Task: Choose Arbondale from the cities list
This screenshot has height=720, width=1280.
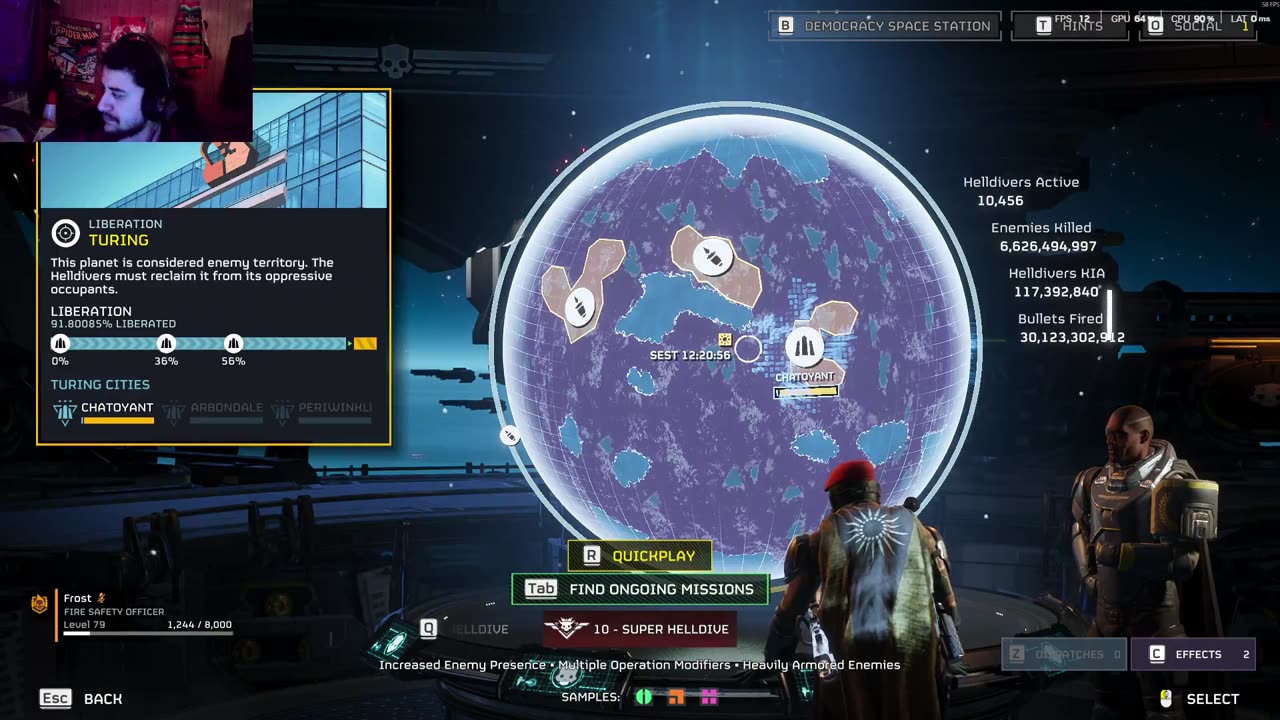Action: (x=215, y=410)
